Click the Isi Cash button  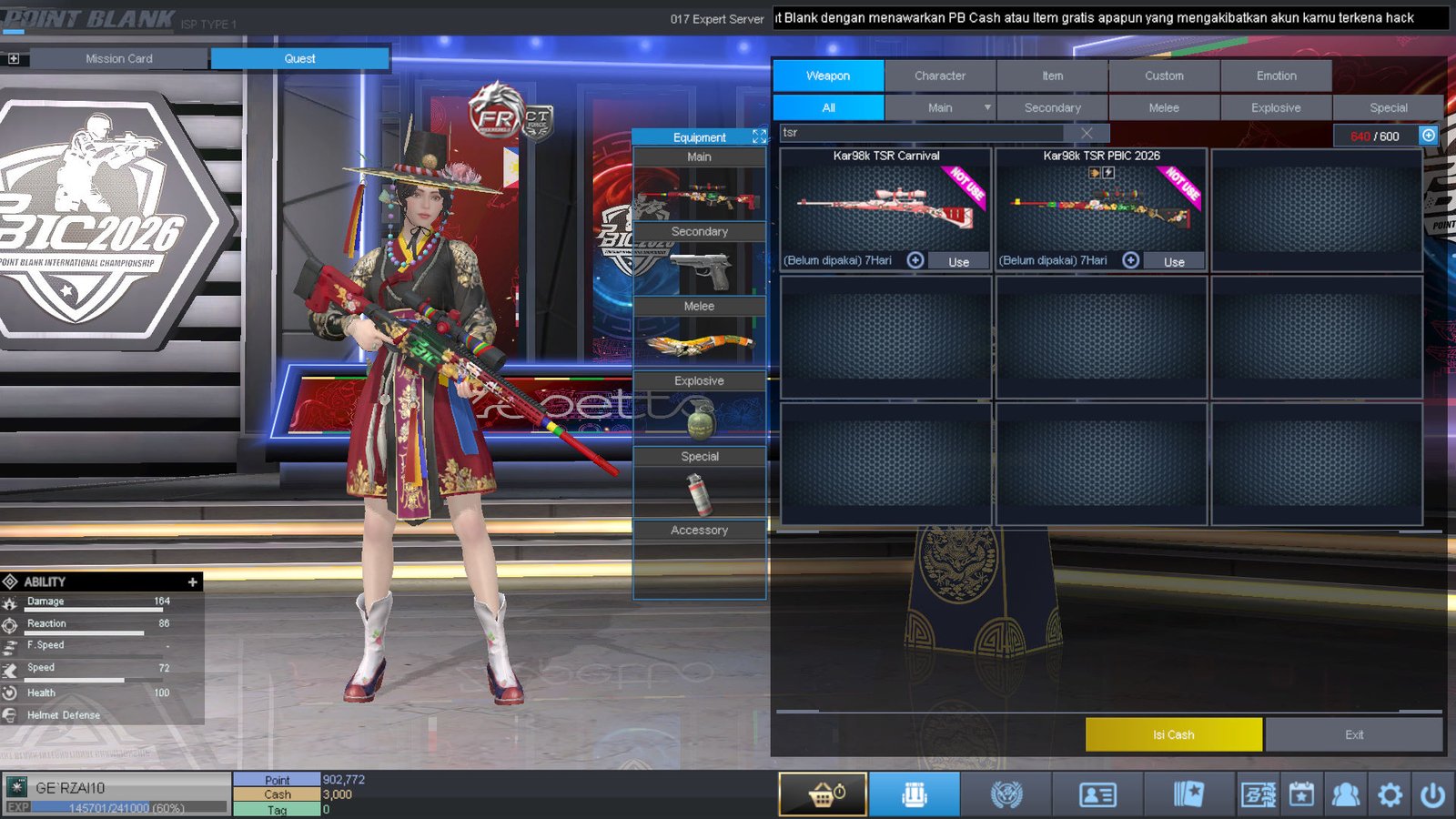pyautogui.click(x=1173, y=734)
